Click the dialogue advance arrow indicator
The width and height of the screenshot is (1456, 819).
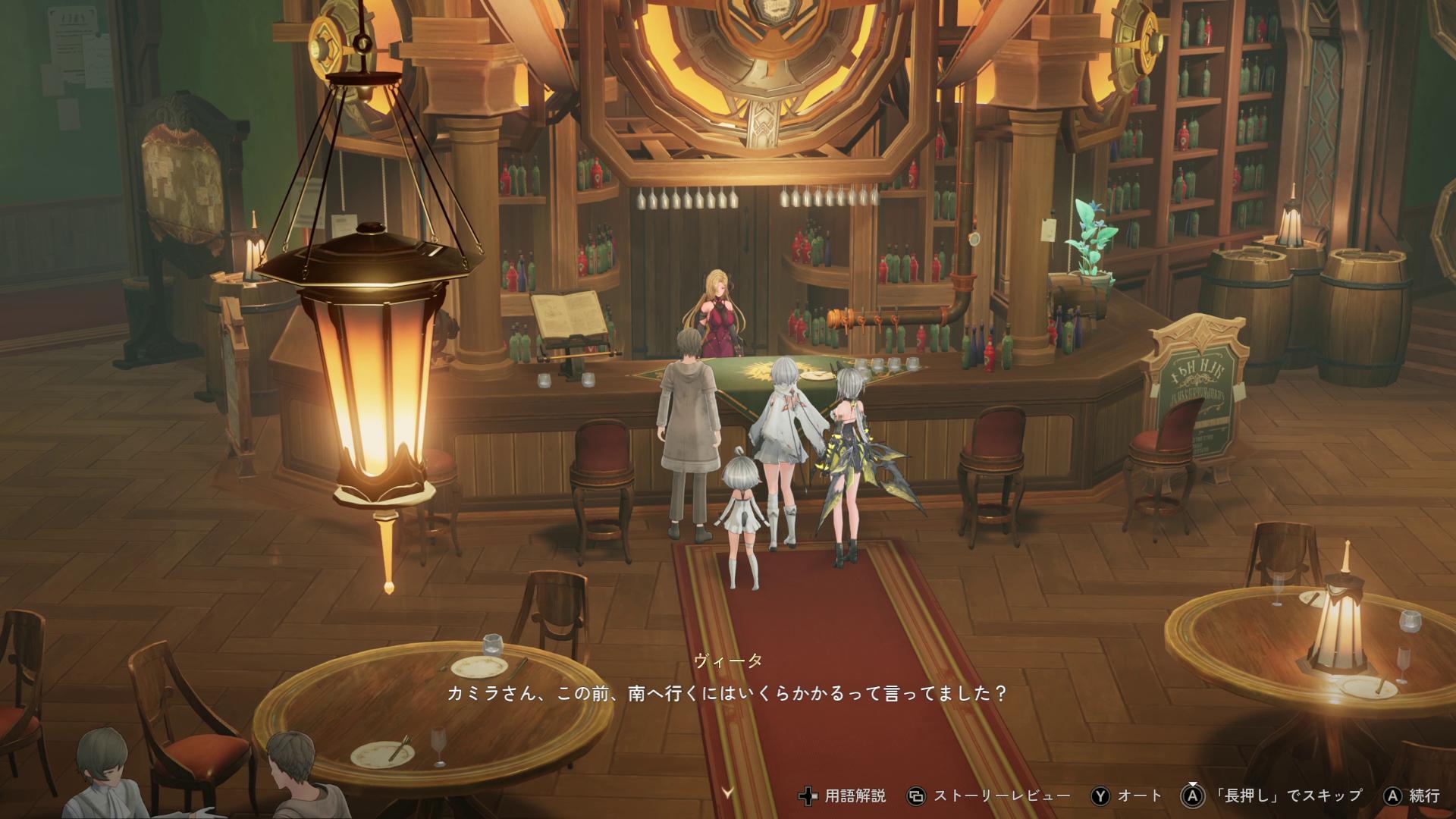pos(728,793)
